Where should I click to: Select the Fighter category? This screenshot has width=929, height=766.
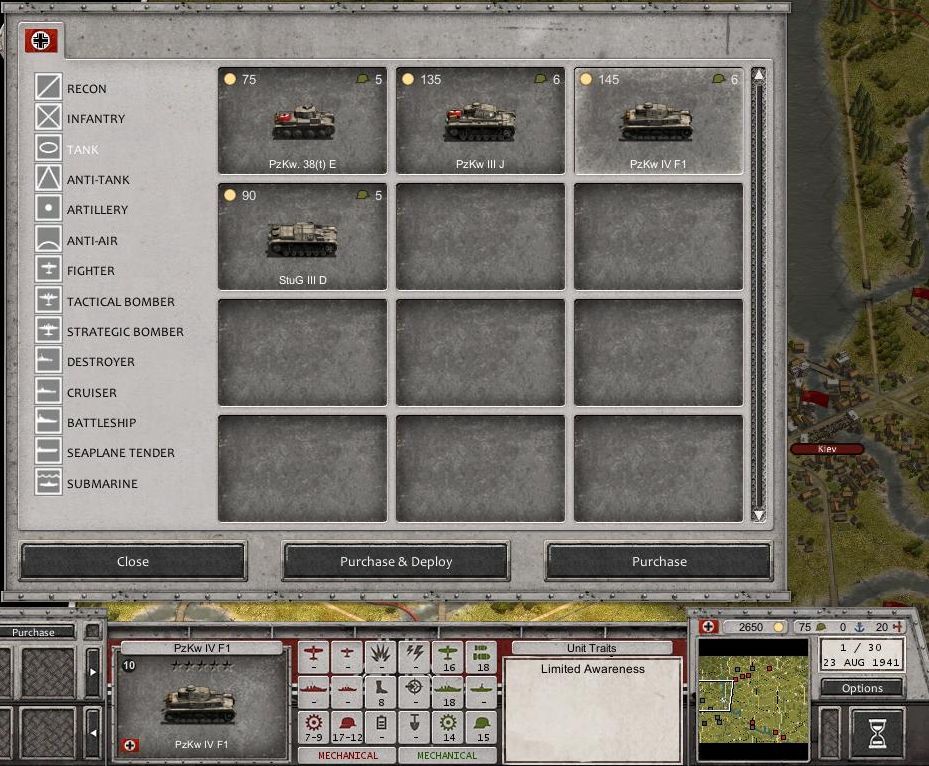click(x=90, y=271)
